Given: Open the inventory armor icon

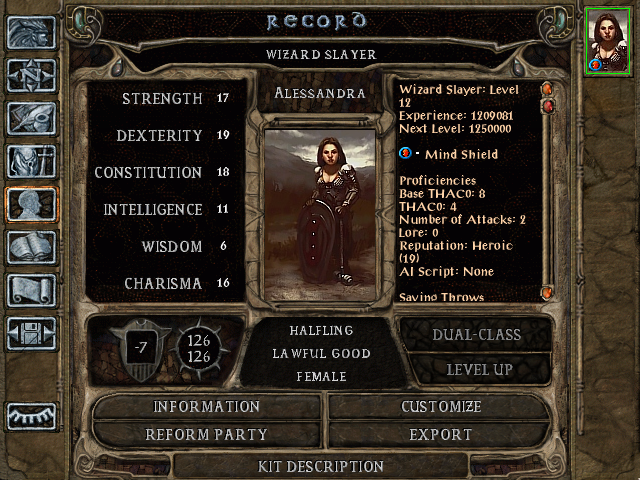Looking at the screenshot, I should [31, 161].
